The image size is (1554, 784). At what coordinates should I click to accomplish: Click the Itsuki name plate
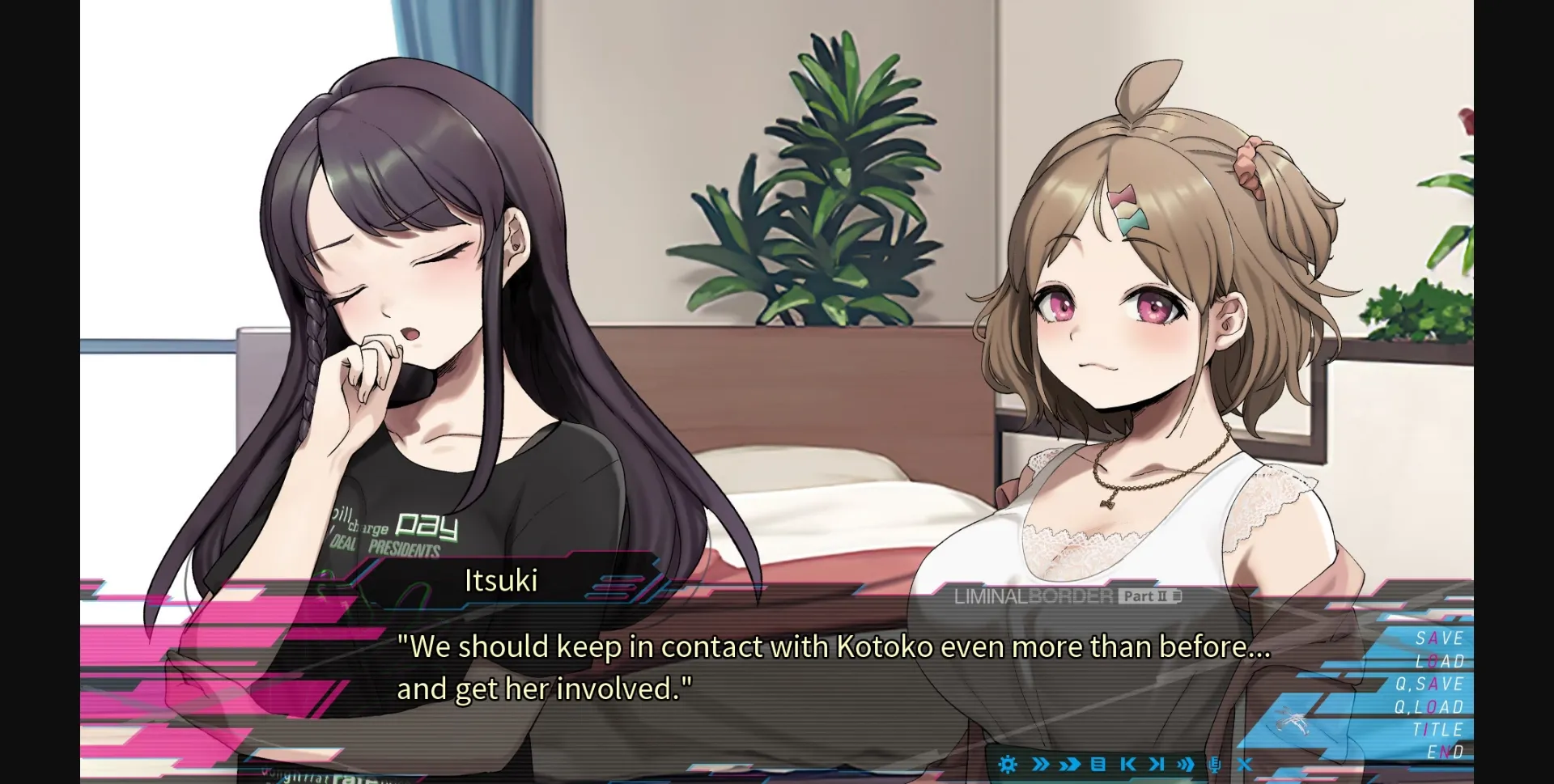499,581
